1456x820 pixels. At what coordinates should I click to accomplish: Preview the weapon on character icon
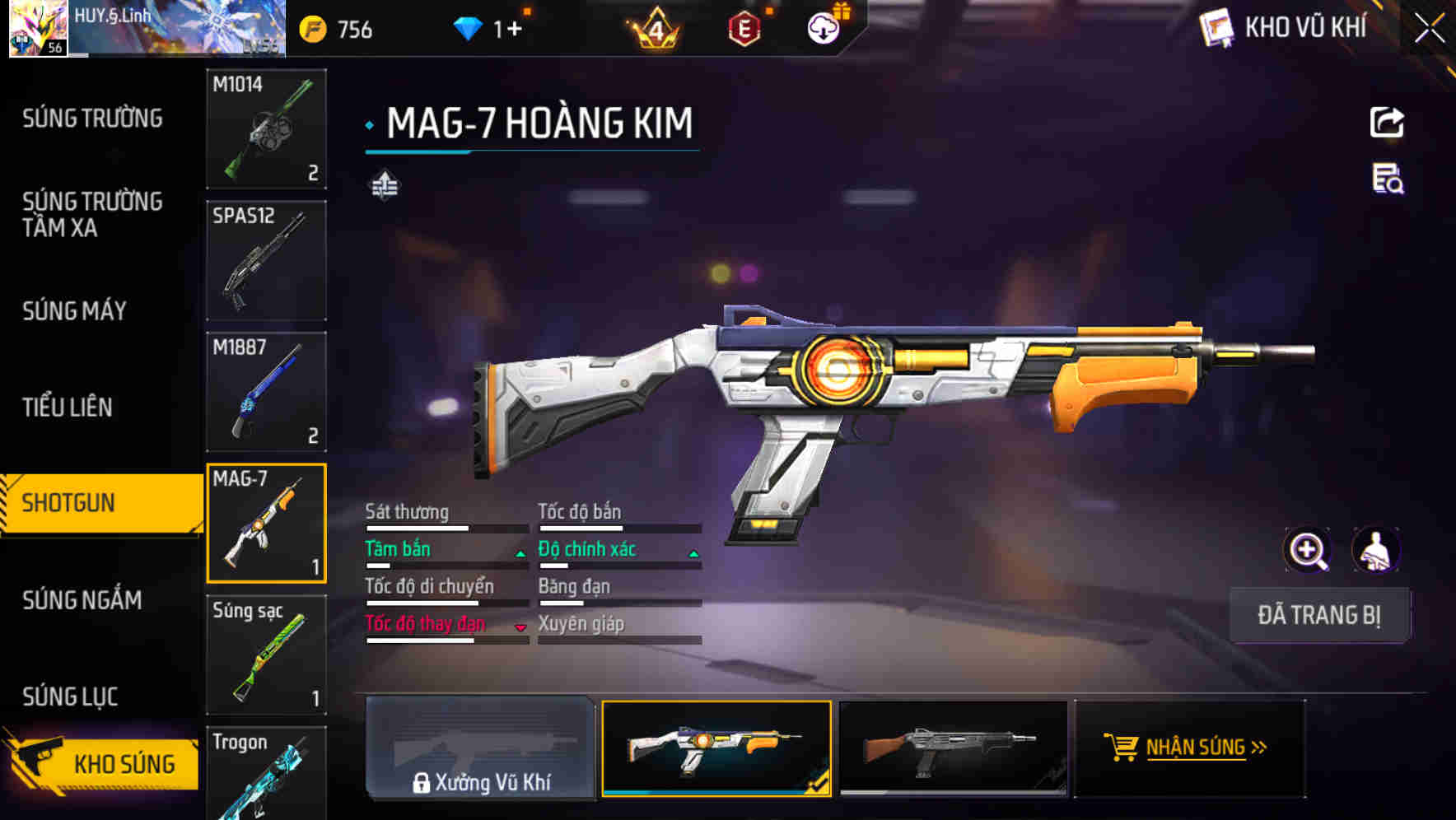tap(1376, 550)
